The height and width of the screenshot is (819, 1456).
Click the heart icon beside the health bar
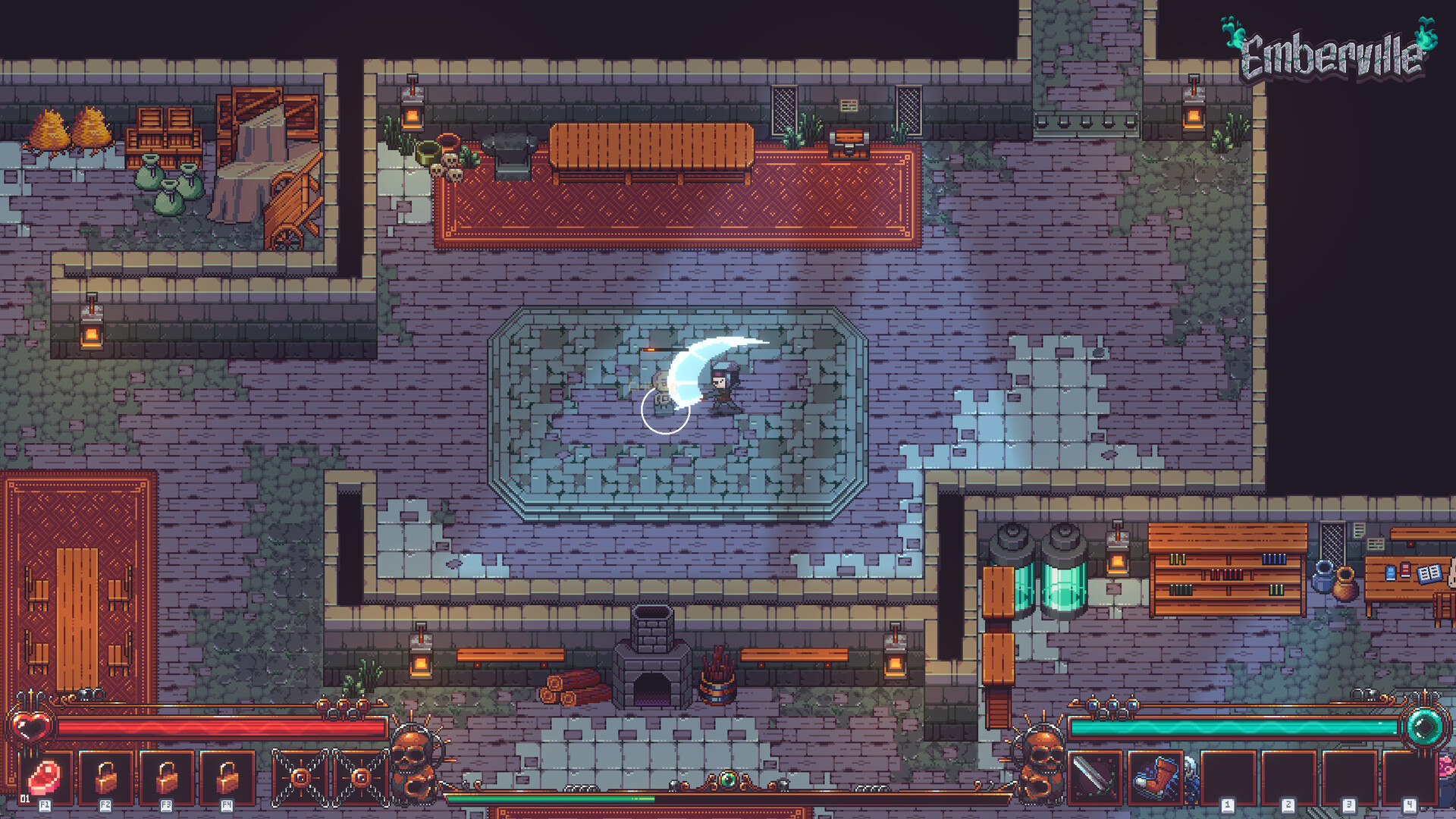[30, 726]
